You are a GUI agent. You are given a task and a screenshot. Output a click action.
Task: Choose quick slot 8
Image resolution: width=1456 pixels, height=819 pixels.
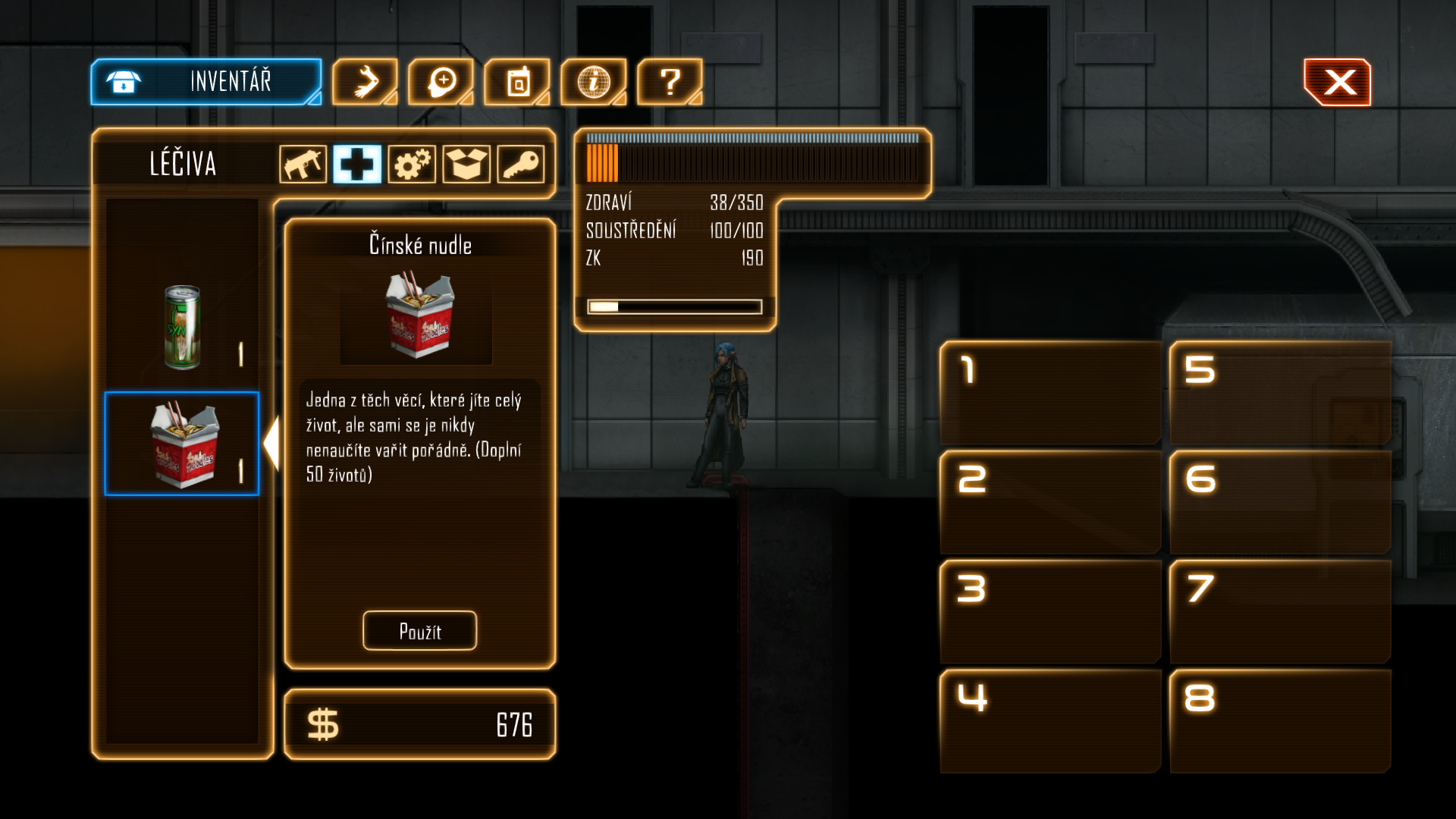pos(1280,720)
